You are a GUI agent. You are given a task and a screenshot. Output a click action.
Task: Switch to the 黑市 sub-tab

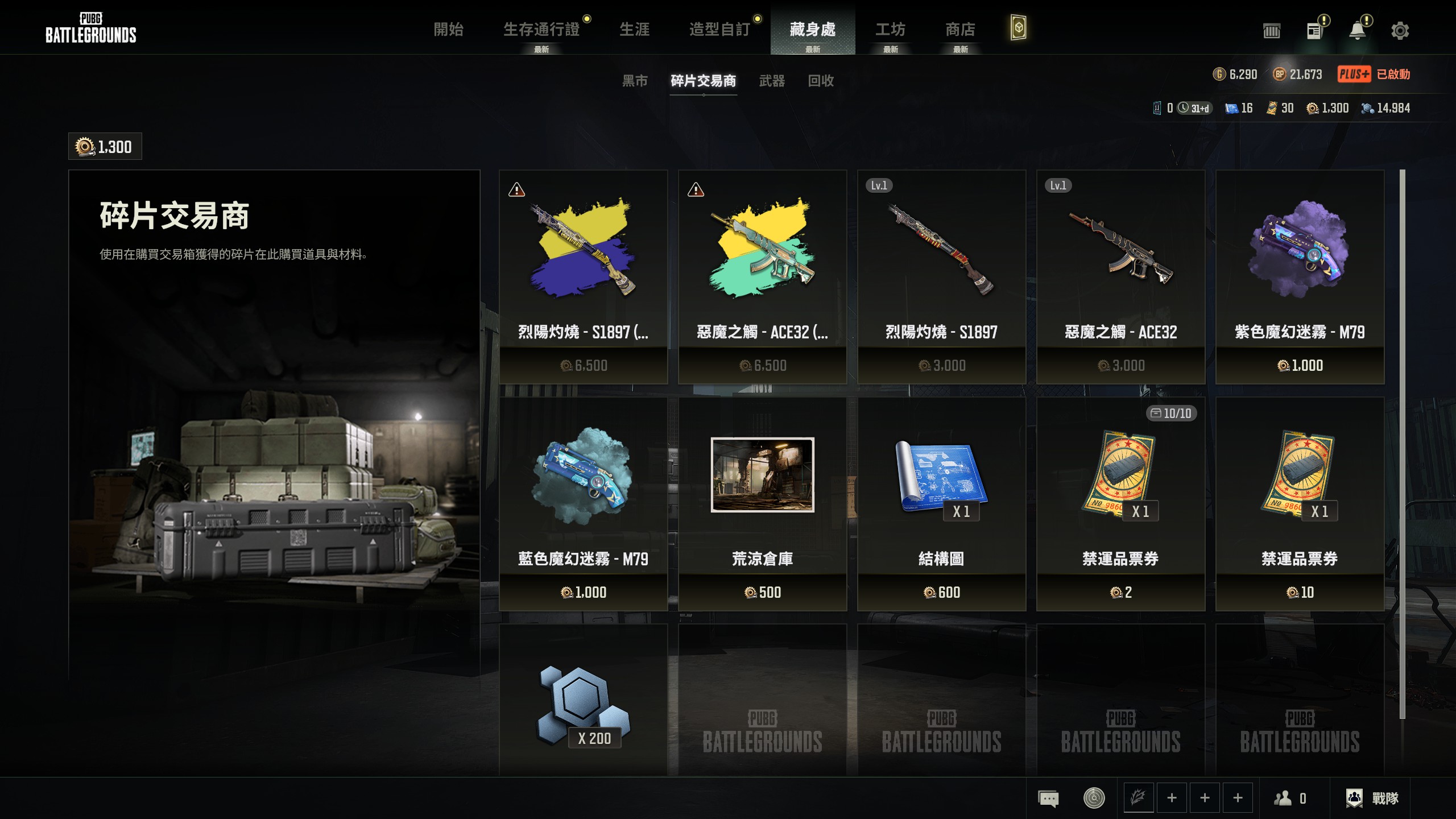tap(635, 81)
